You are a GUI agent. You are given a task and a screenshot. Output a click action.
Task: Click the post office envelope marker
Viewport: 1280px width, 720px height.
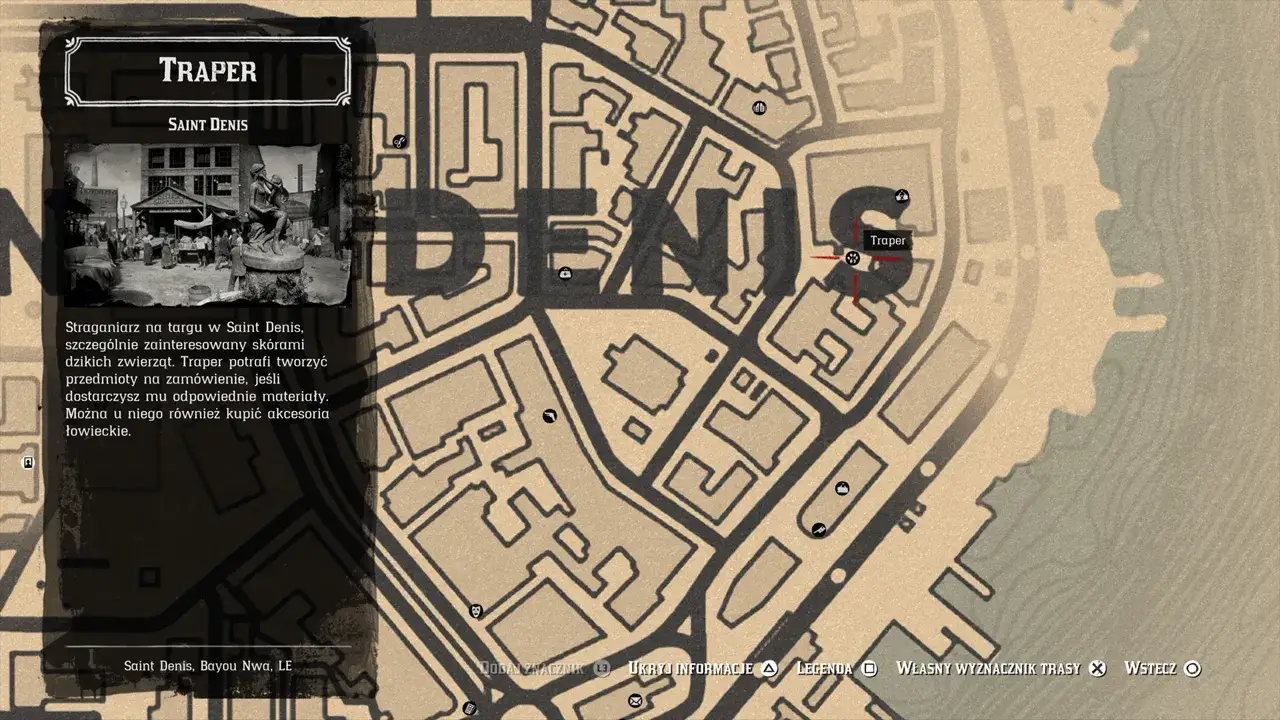tap(634, 701)
